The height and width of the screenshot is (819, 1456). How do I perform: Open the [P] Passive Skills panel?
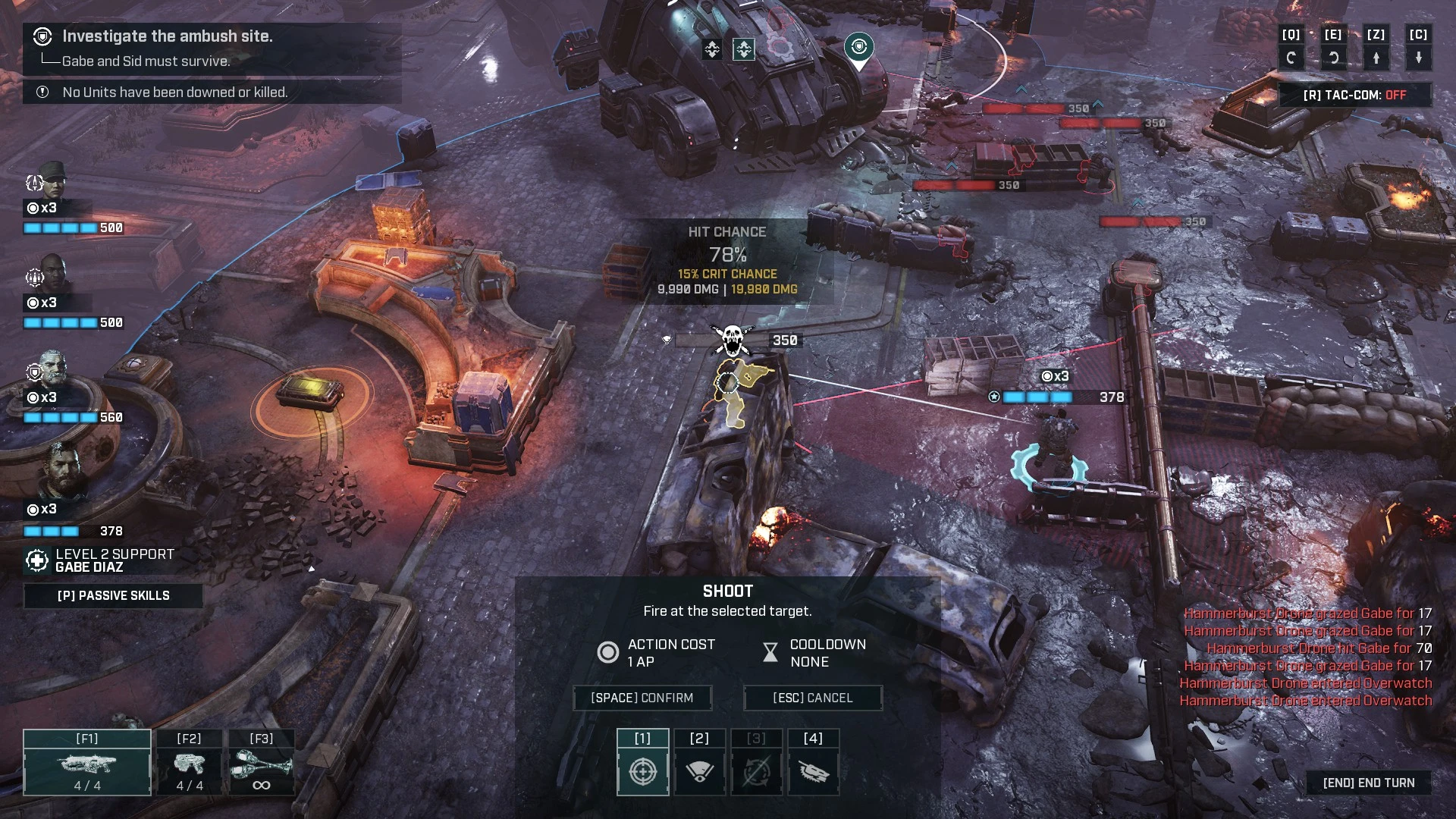pyautogui.click(x=114, y=595)
